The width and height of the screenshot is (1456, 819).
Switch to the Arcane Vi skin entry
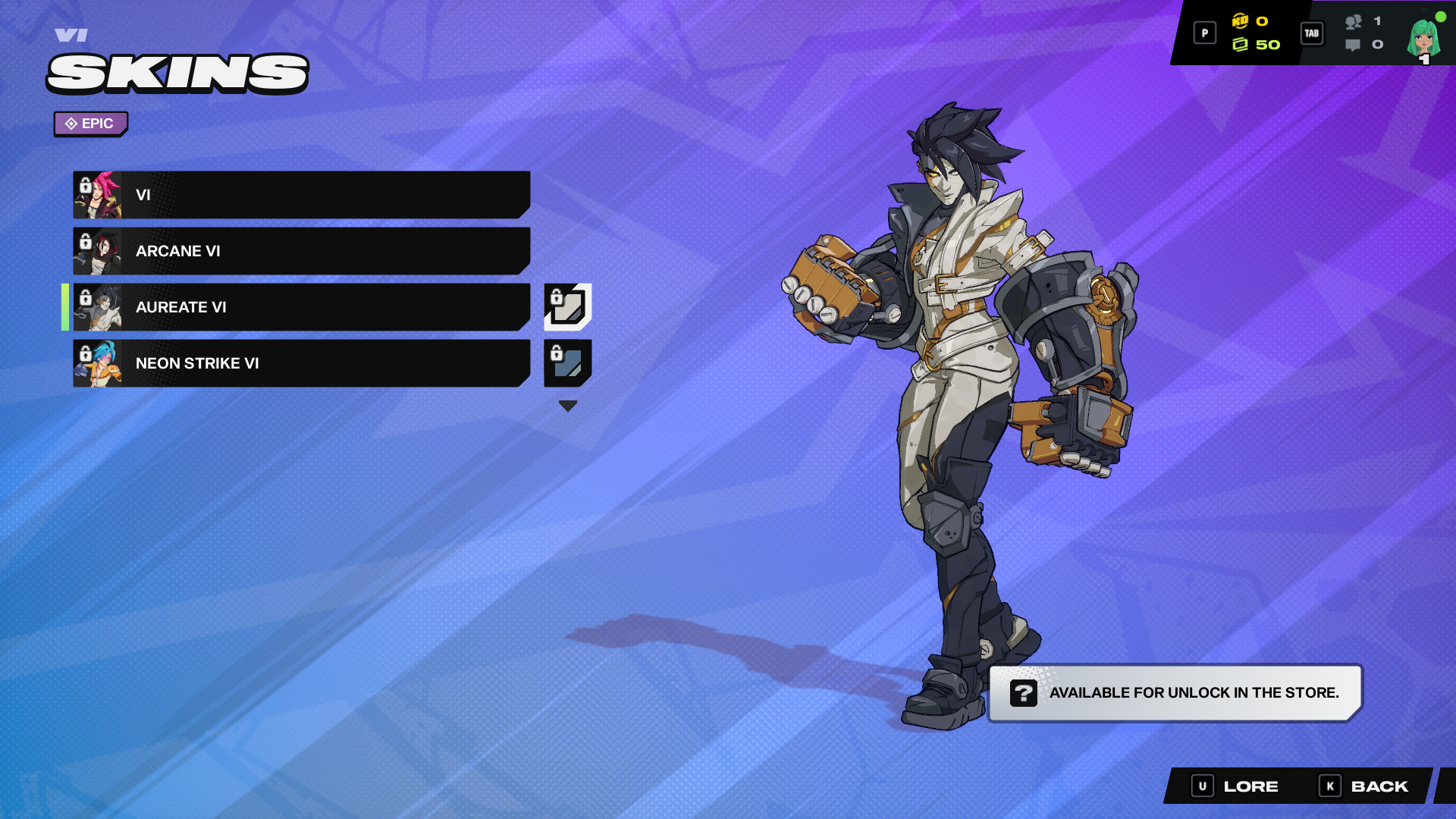click(x=303, y=251)
